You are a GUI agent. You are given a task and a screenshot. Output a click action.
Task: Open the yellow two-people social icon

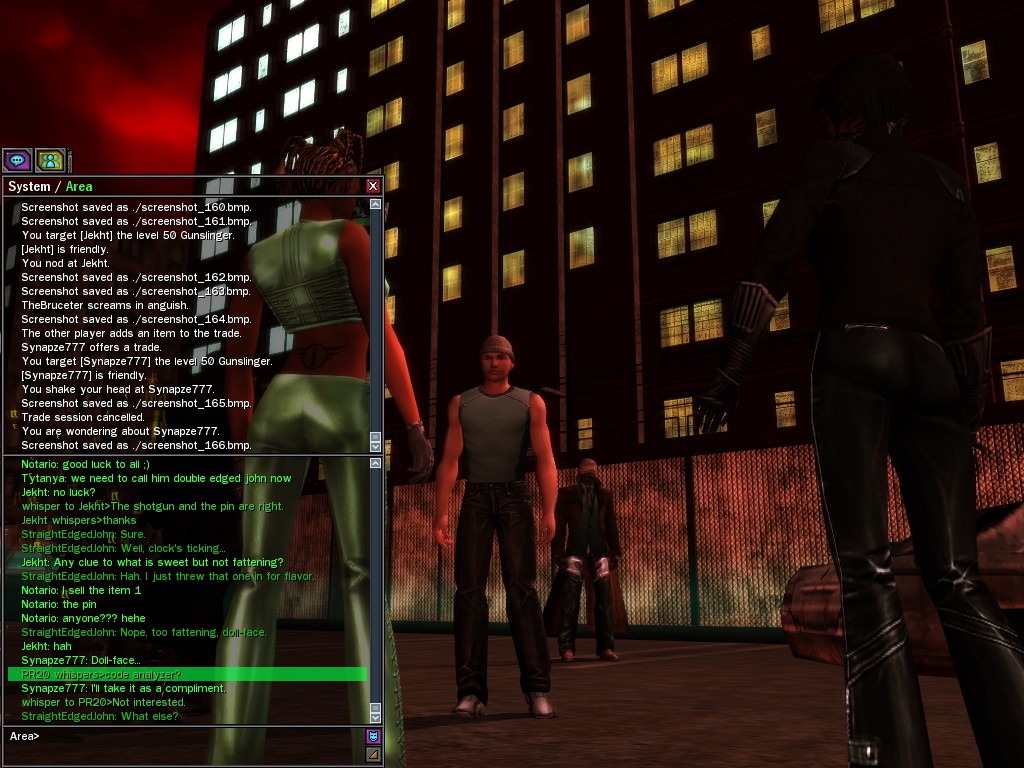[x=50, y=159]
